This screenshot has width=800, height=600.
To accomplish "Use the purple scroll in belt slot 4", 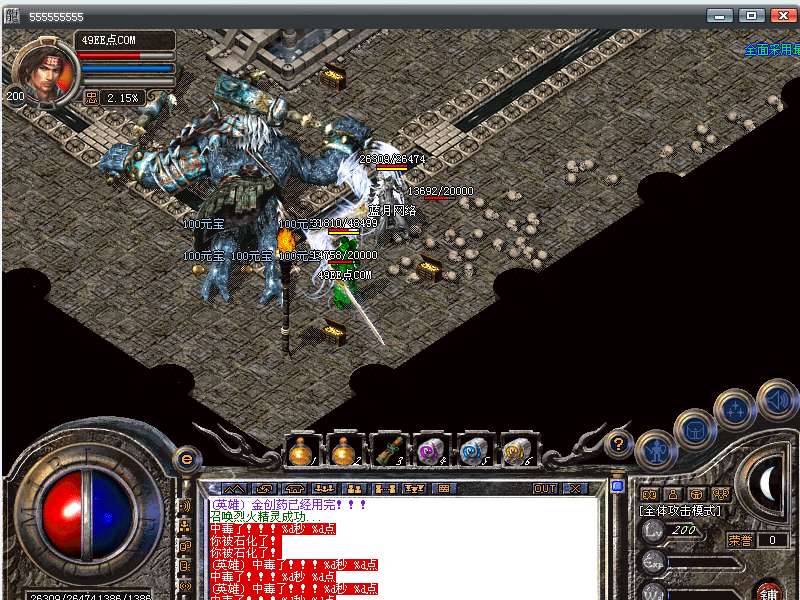I will 430,452.
